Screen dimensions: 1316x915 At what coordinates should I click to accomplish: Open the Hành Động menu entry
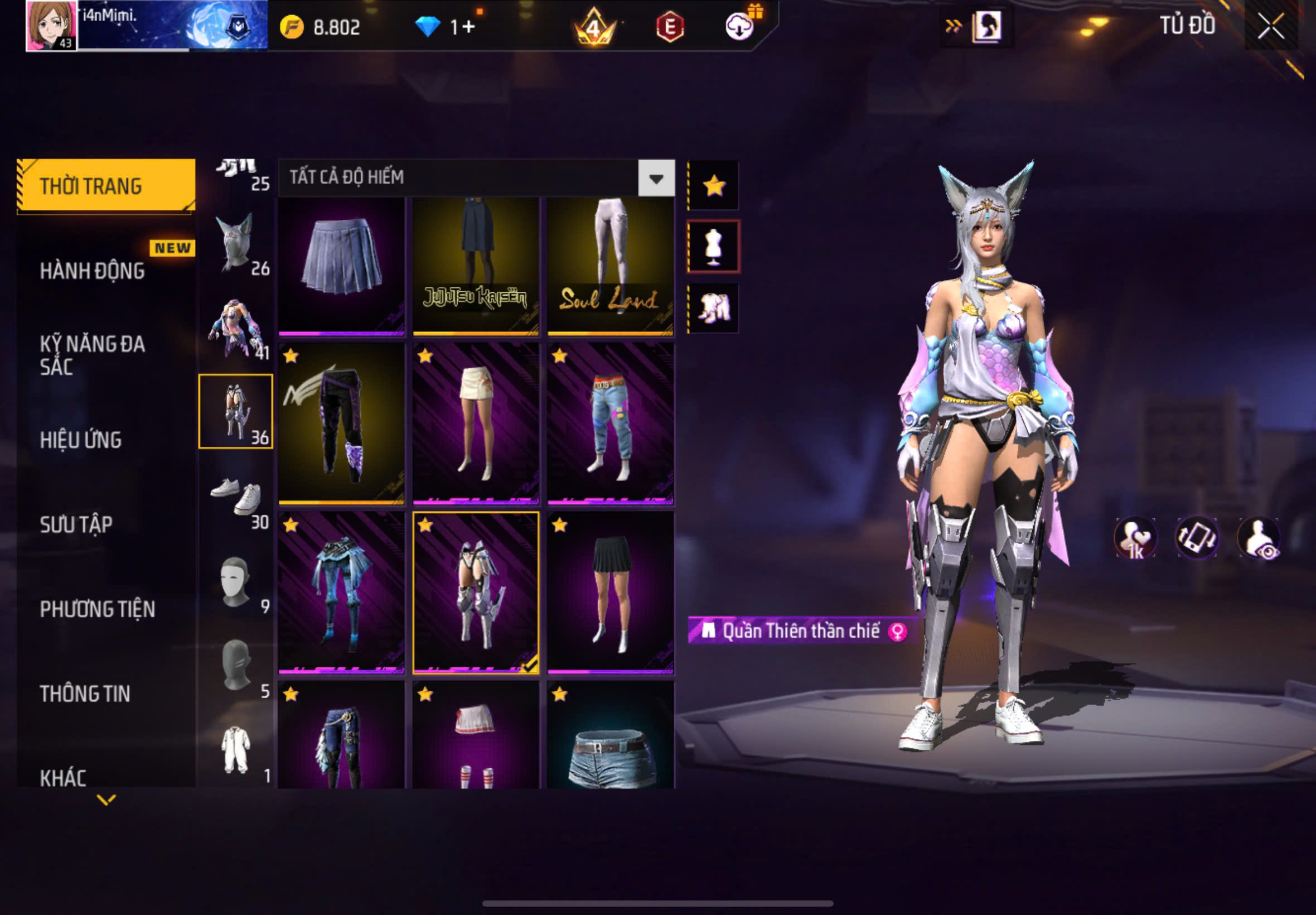[91, 271]
